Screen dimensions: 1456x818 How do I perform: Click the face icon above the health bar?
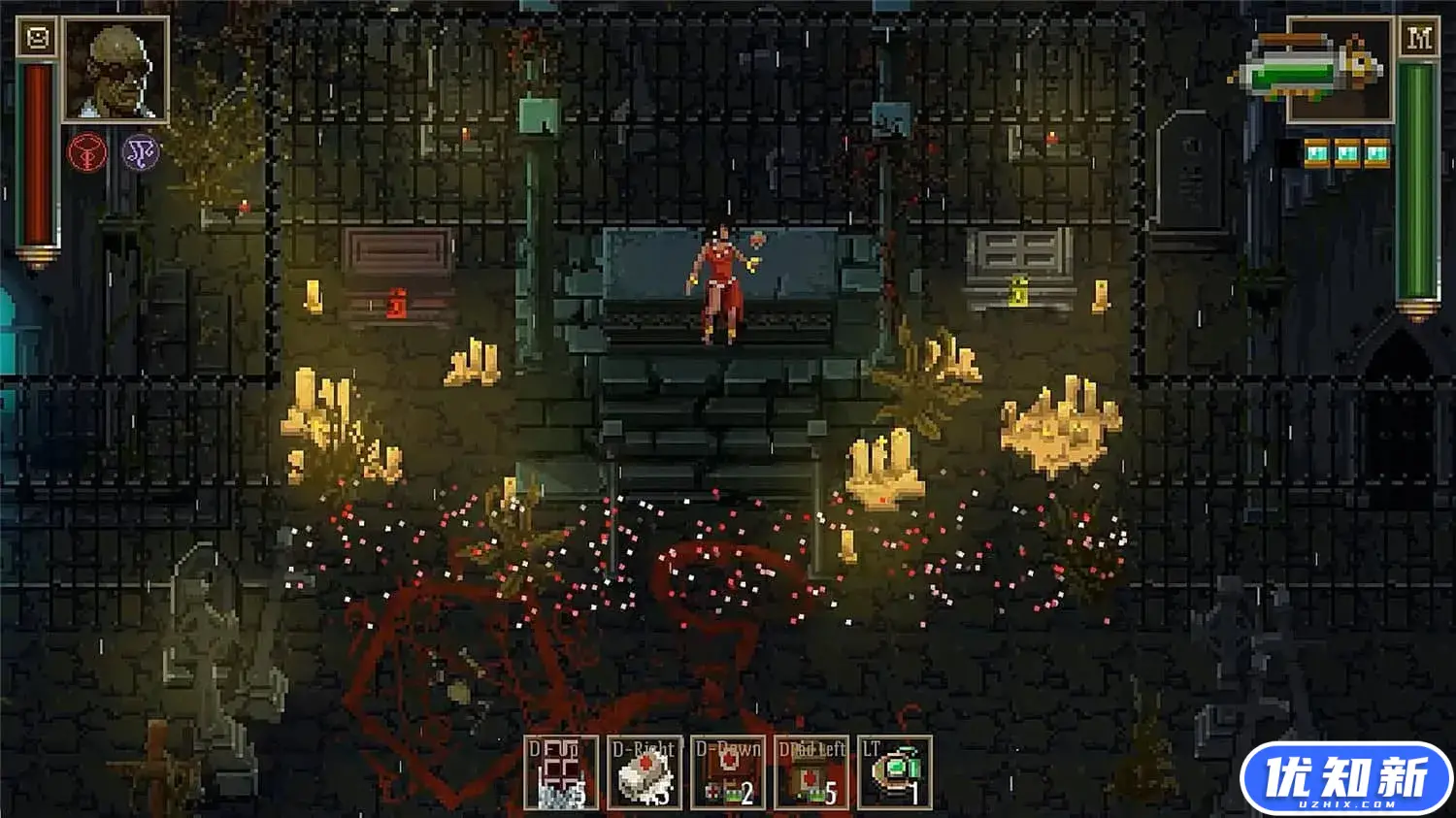coord(38,38)
